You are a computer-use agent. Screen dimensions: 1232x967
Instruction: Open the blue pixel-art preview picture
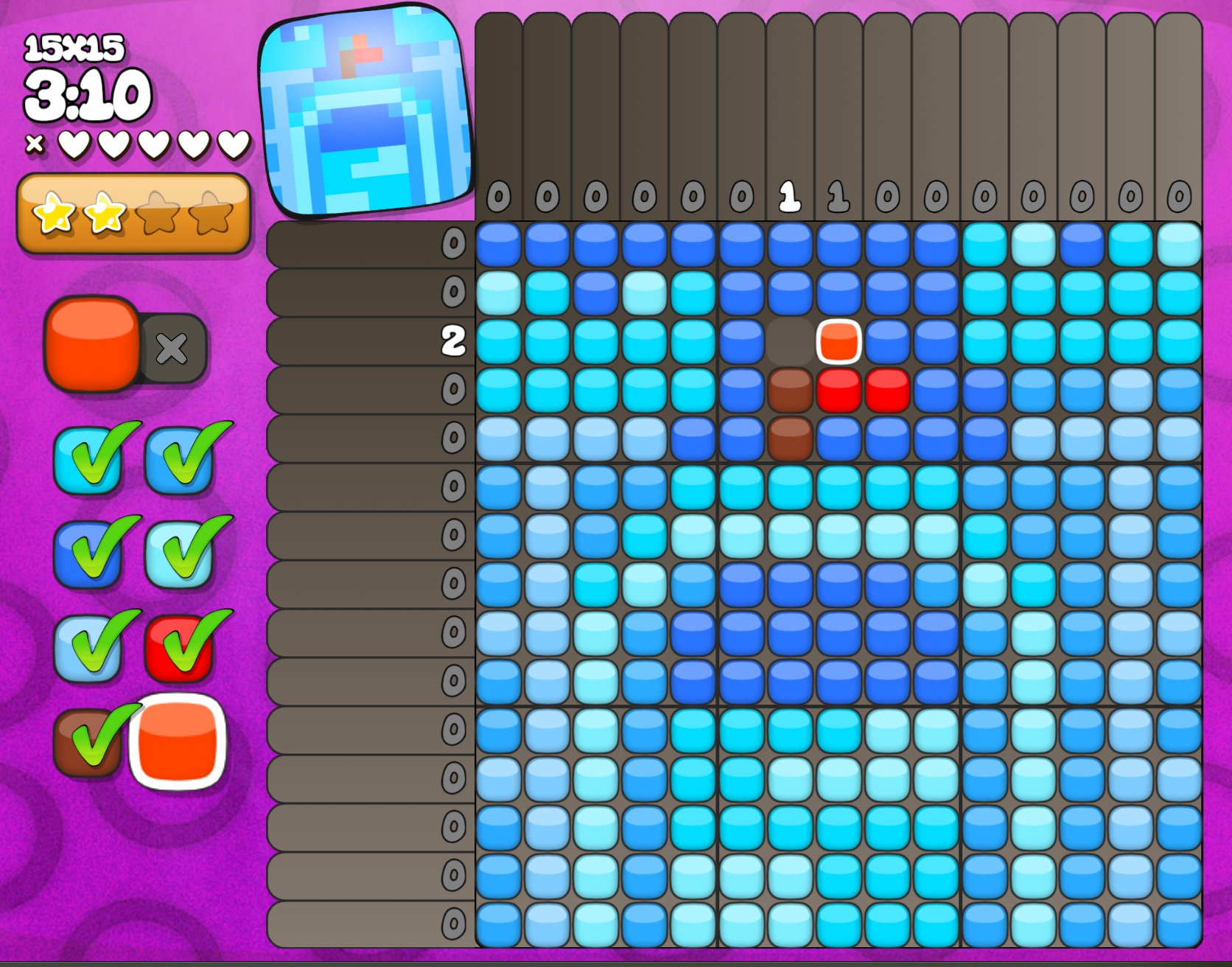point(365,111)
